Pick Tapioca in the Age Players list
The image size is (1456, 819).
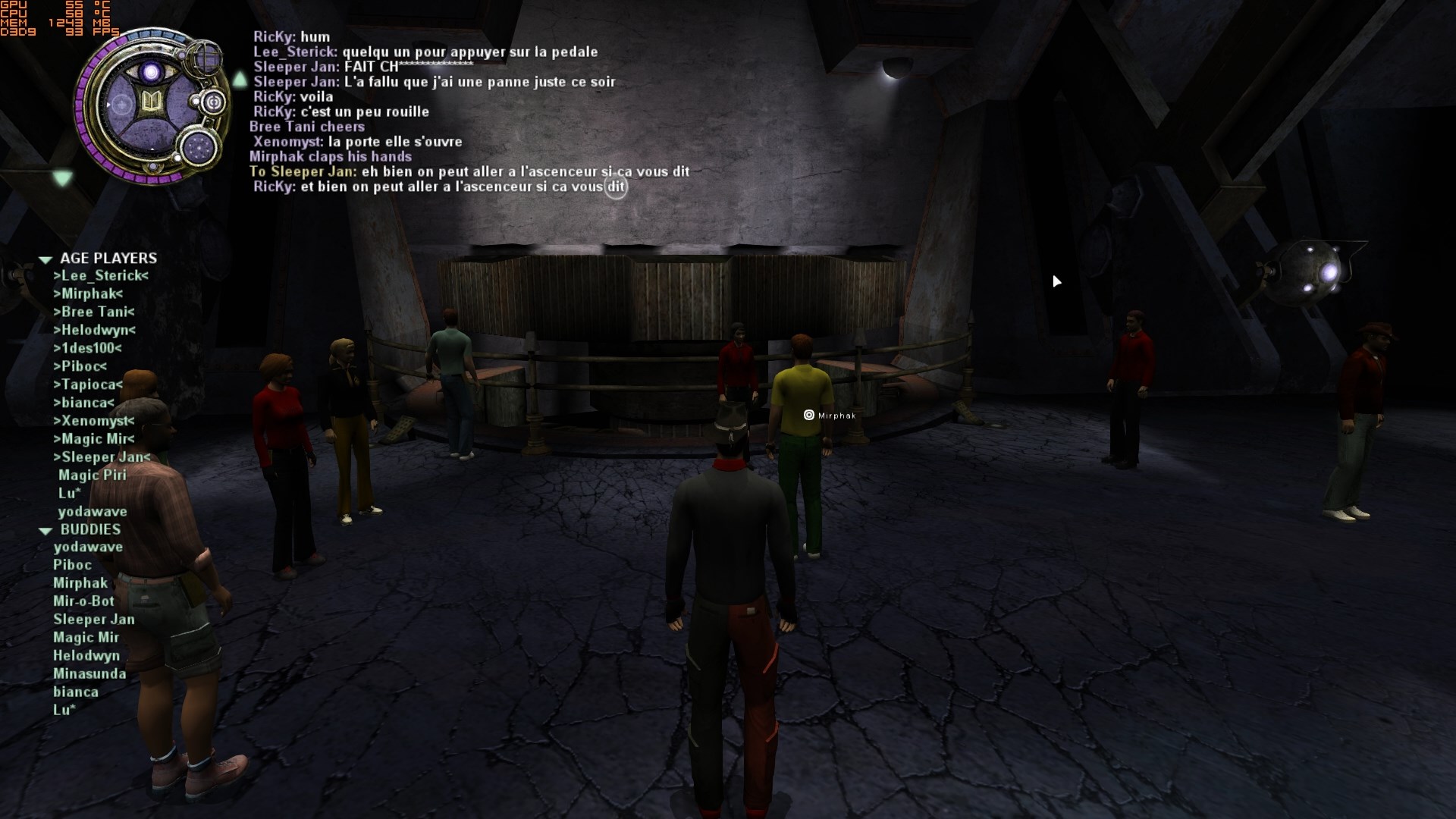[88, 385]
